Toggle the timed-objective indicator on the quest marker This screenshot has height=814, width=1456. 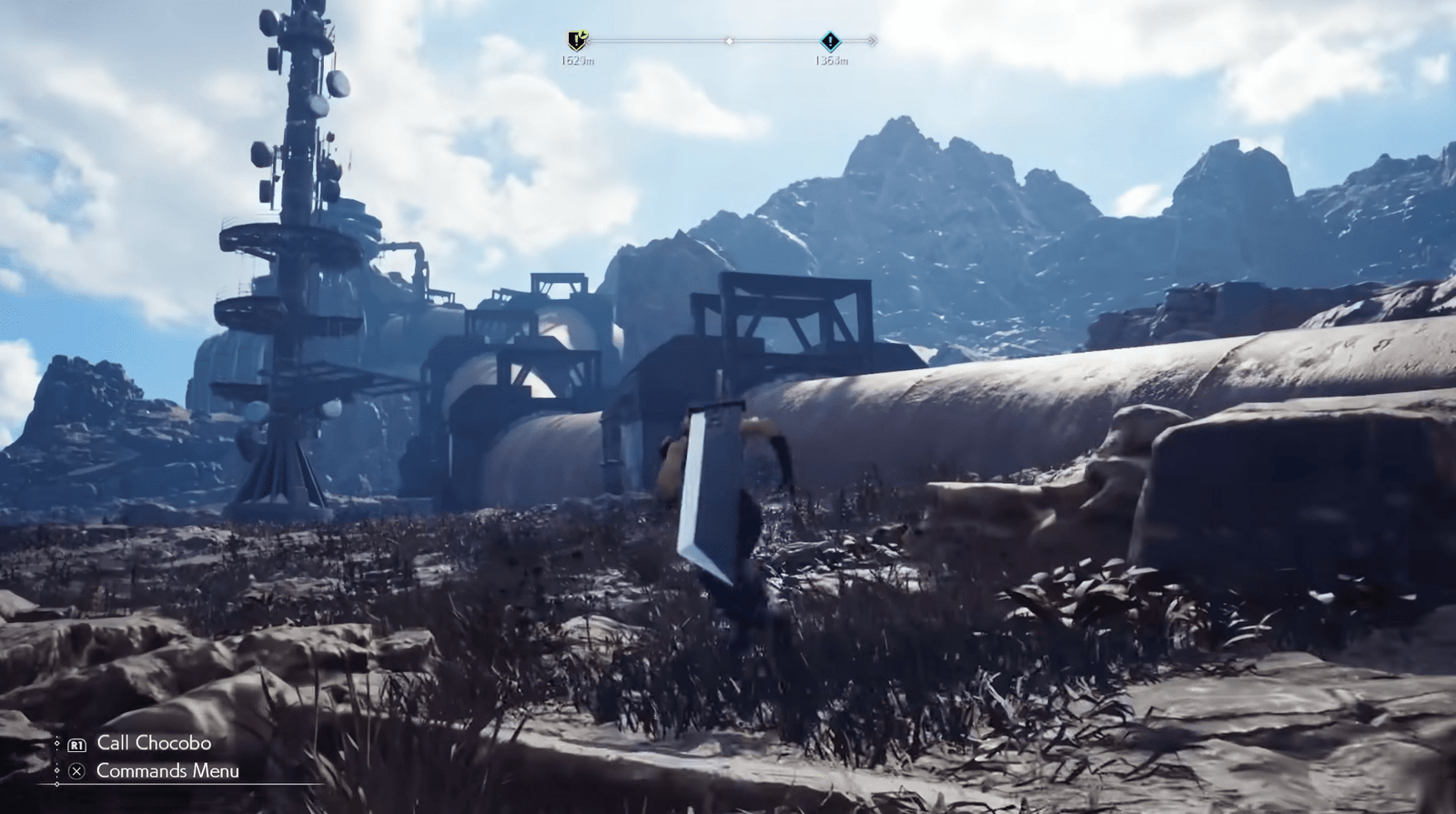pos(583,33)
